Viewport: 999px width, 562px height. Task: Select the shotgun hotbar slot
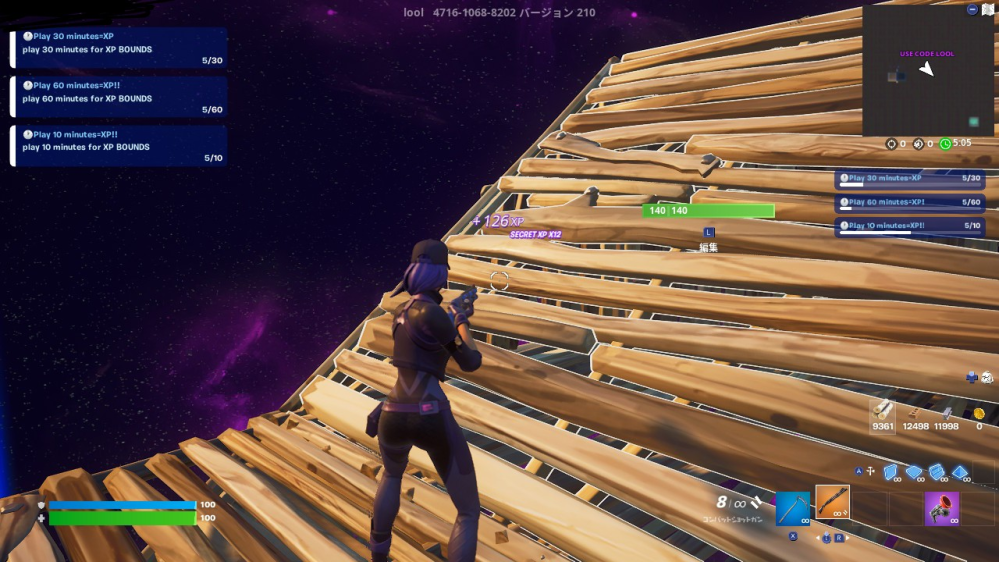(x=832, y=502)
